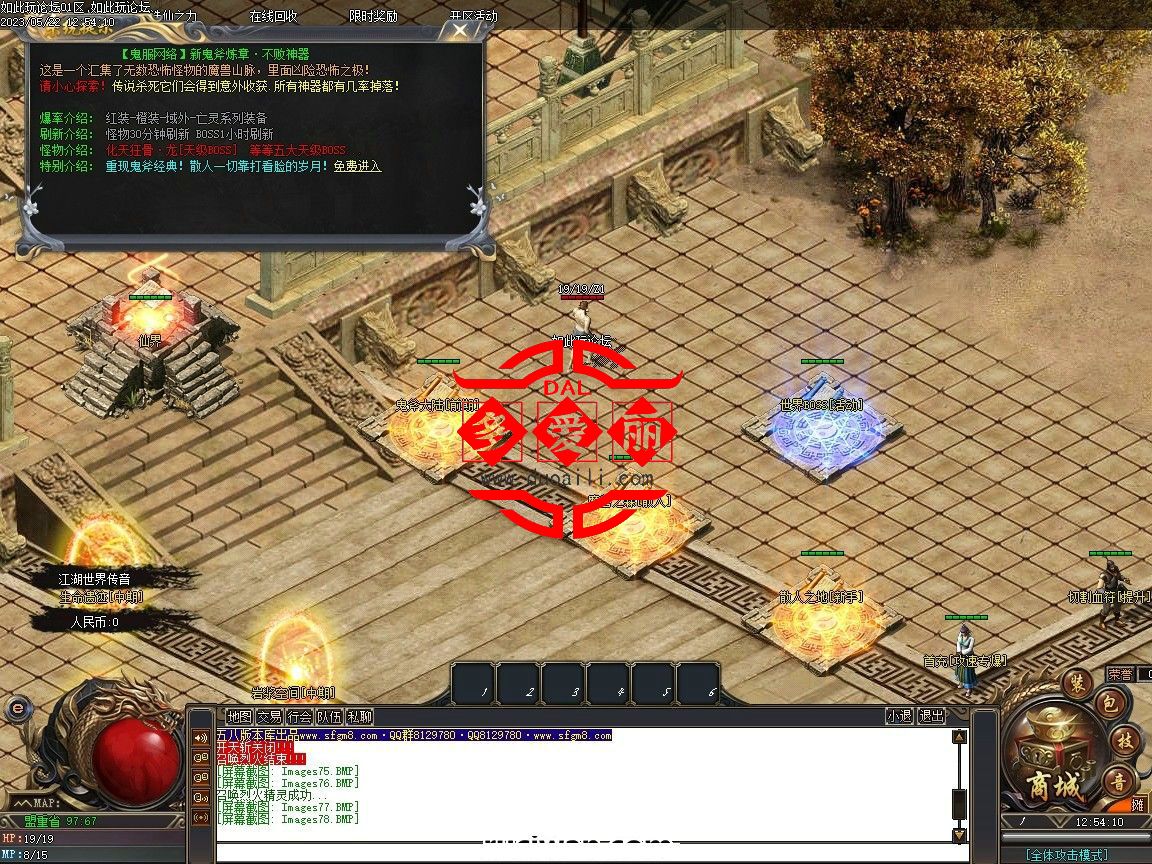Switch to the 行会 guild tab
This screenshot has width=1152, height=864.
(x=299, y=716)
